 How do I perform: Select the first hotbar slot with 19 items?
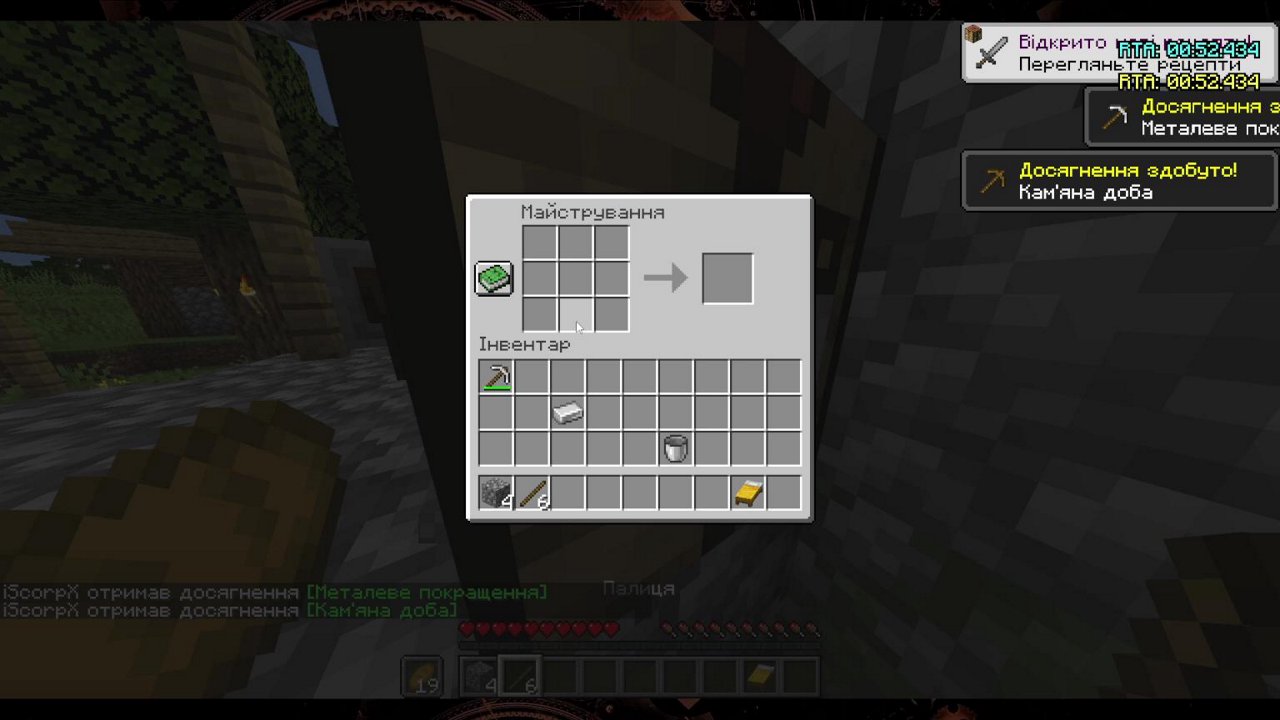(420, 674)
